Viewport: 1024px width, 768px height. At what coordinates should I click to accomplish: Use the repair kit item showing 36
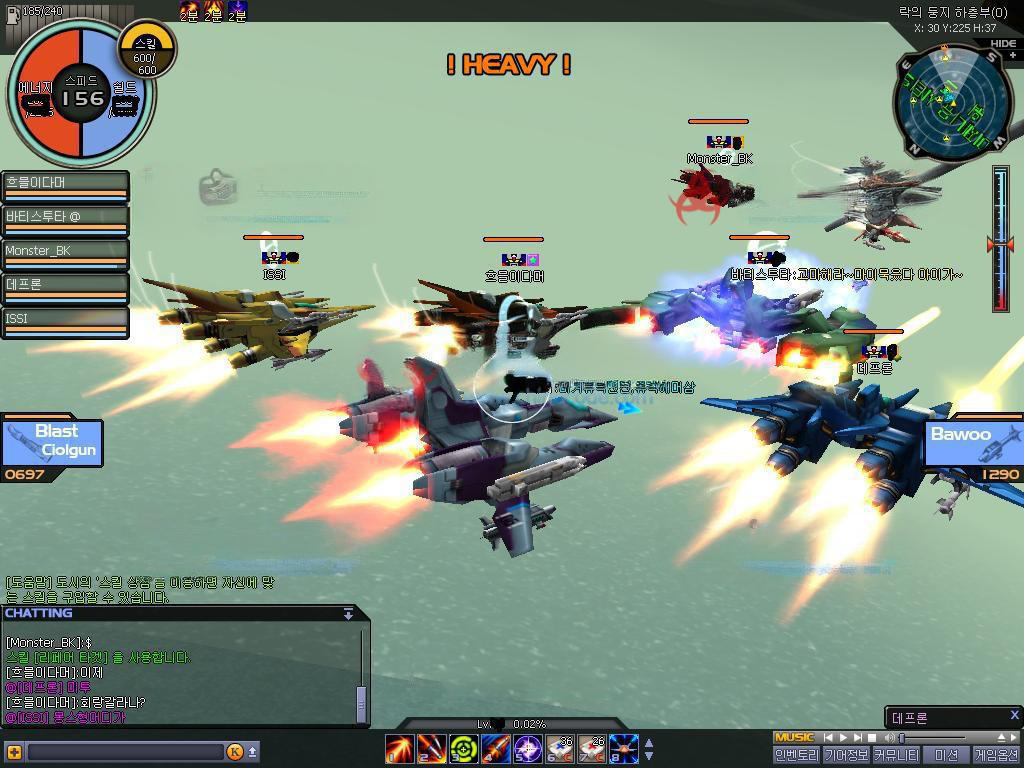560,748
